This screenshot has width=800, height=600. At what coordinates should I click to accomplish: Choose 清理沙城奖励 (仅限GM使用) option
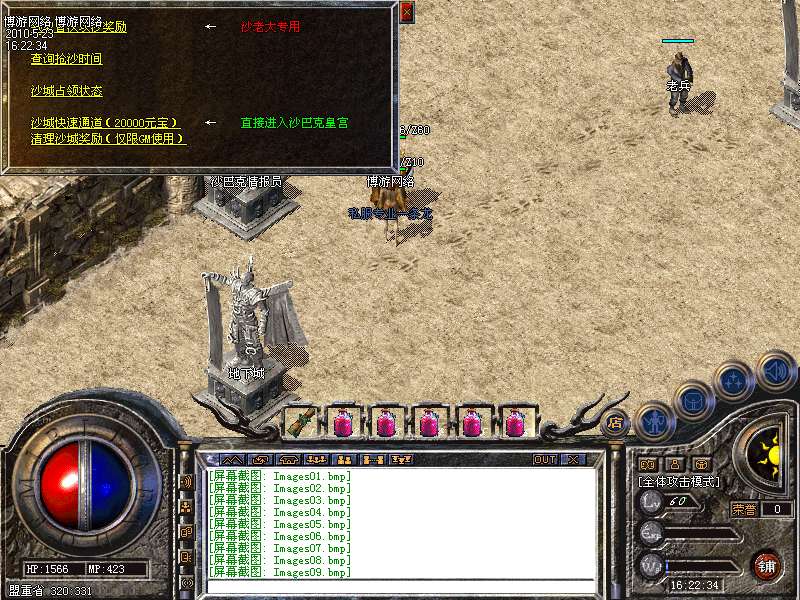pos(108,138)
